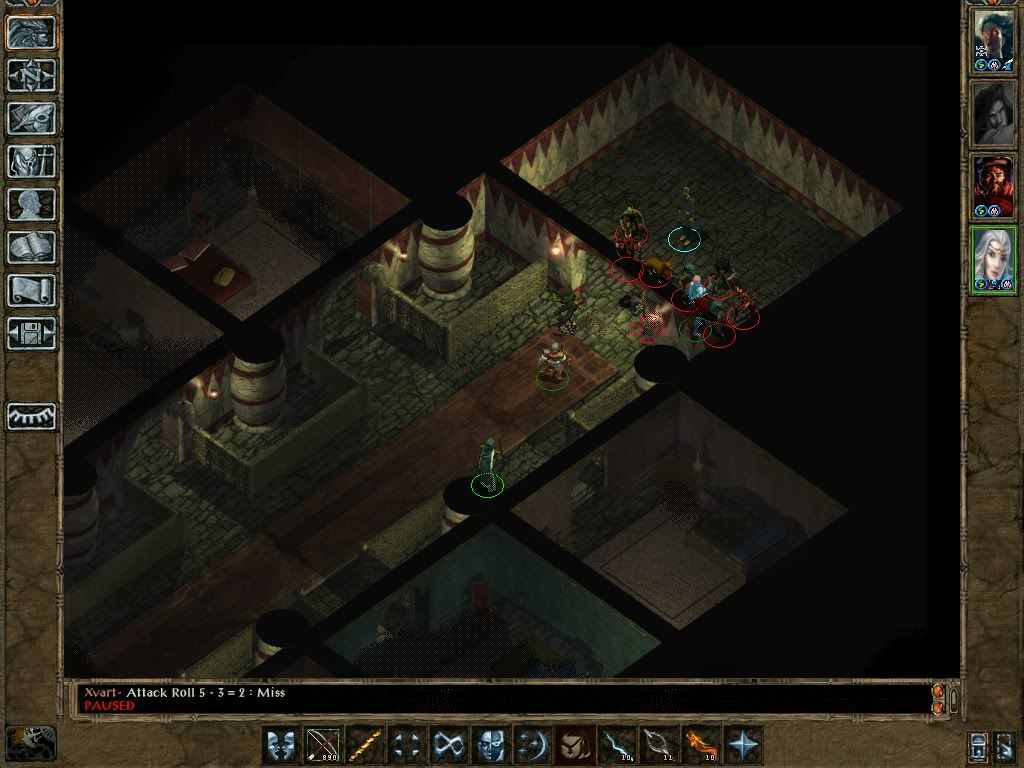Open special abilities four-pointed star button
Screen dimensions: 1024x768
[742, 745]
